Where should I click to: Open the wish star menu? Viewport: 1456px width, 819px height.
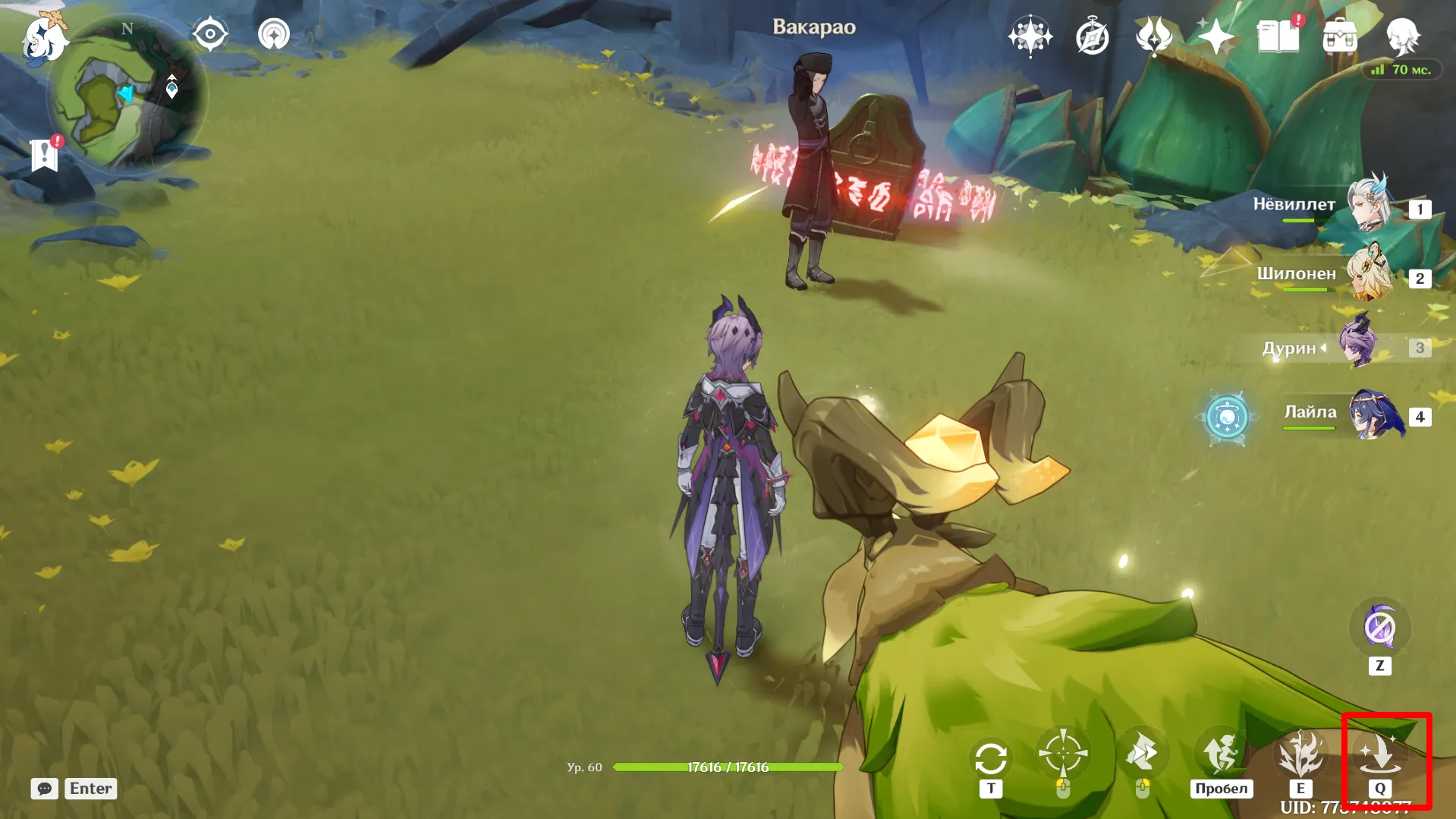click(x=1030, y=36)
